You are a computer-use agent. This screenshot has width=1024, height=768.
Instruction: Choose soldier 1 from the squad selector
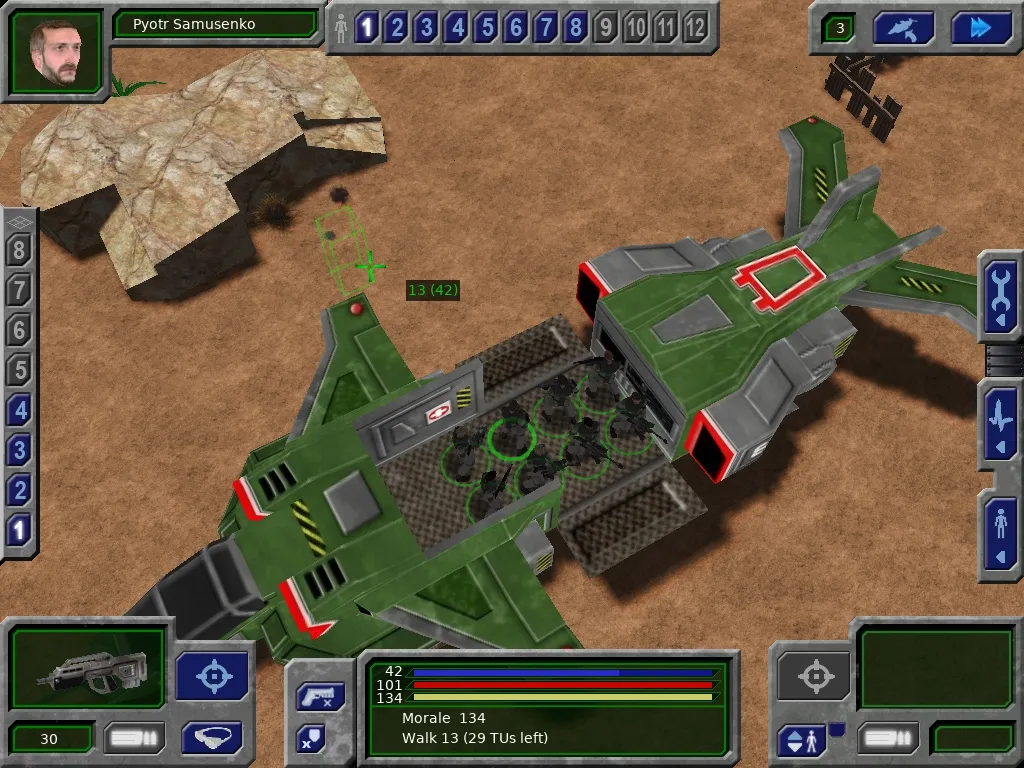point(367,27)
